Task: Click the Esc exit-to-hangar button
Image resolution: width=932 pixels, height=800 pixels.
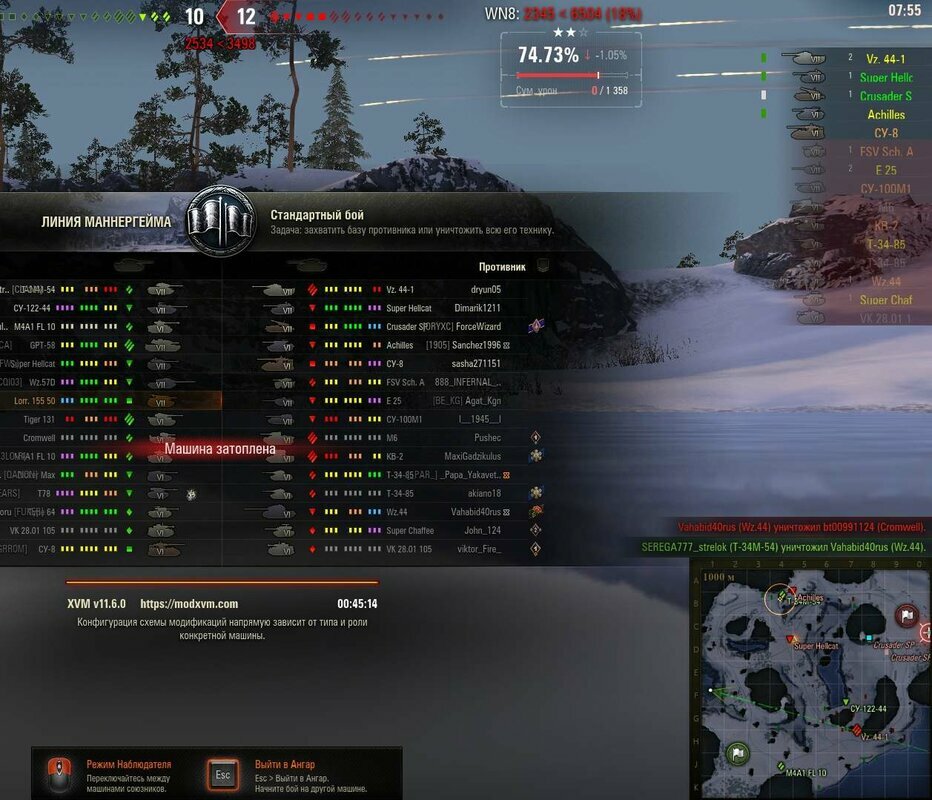Action: tap(223, 774)
